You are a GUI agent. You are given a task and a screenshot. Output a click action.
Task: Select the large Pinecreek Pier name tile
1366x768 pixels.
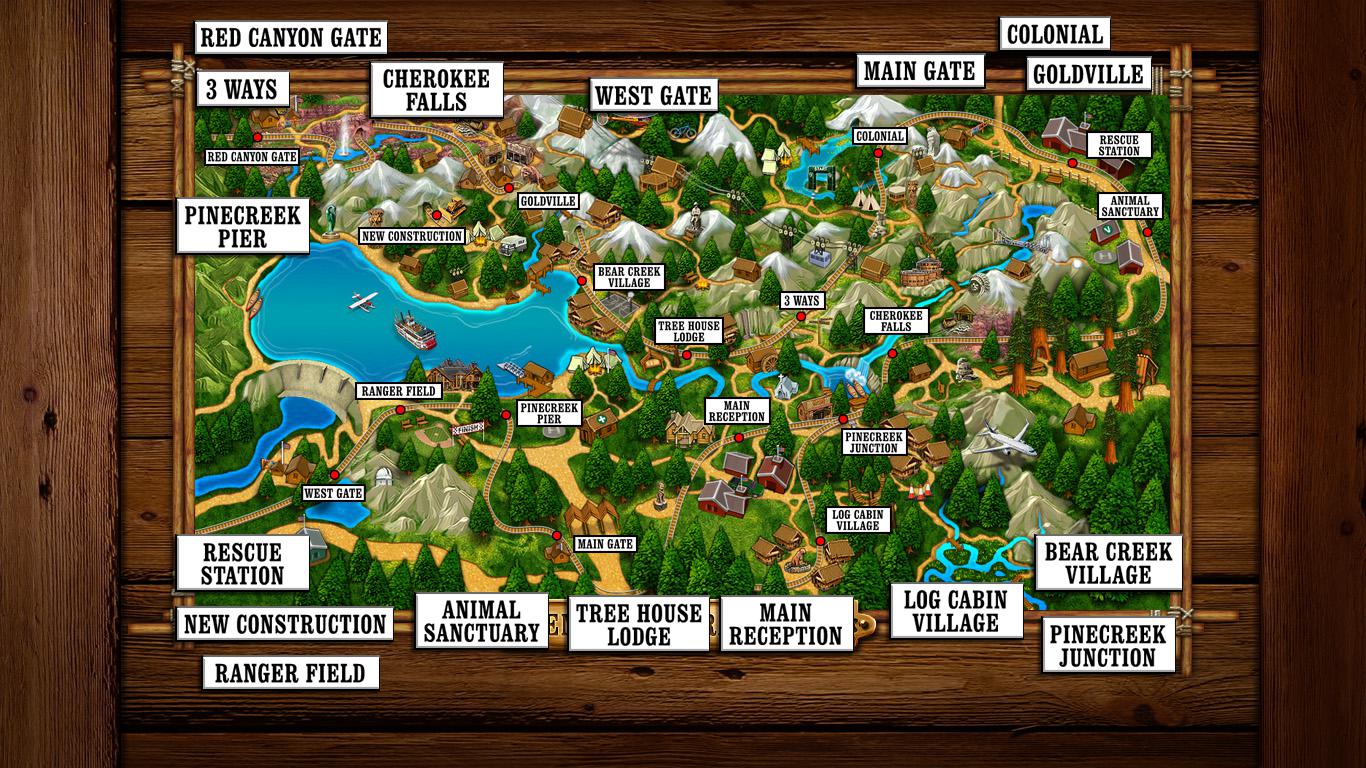point(242,226)
